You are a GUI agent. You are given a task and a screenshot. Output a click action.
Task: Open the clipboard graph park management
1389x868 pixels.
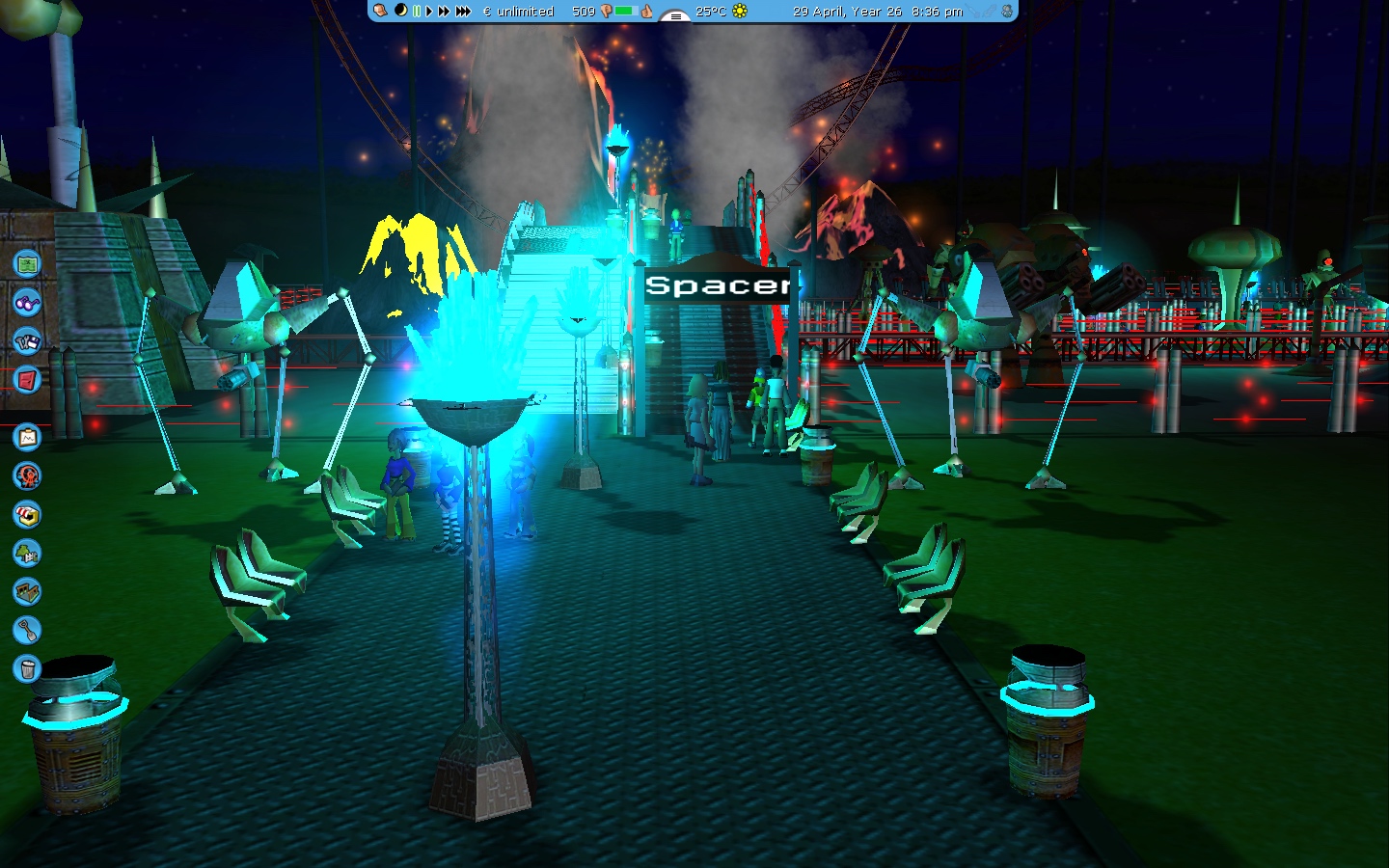point(27,438)
